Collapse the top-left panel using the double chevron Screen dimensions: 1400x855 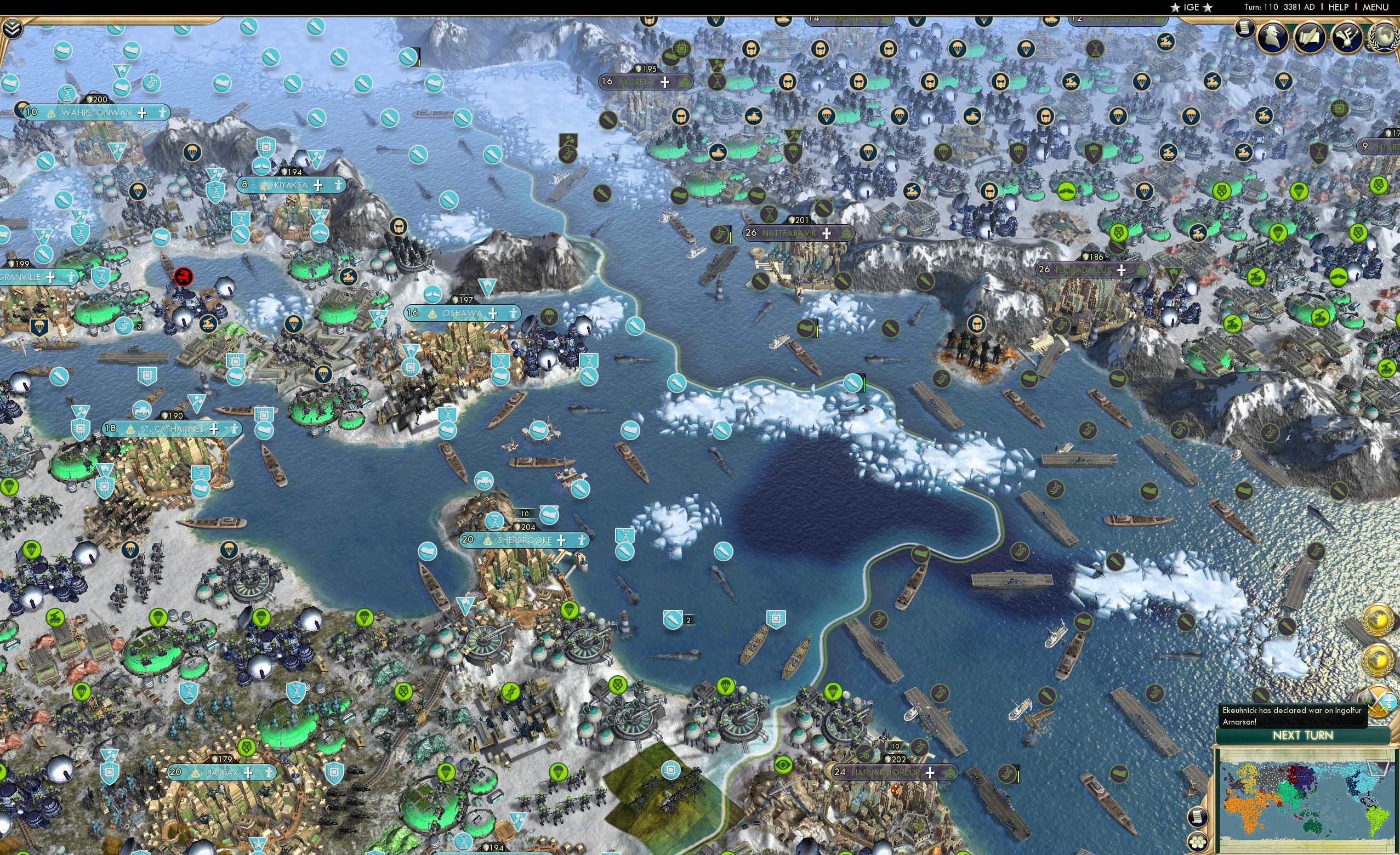(x=13, y=27)
